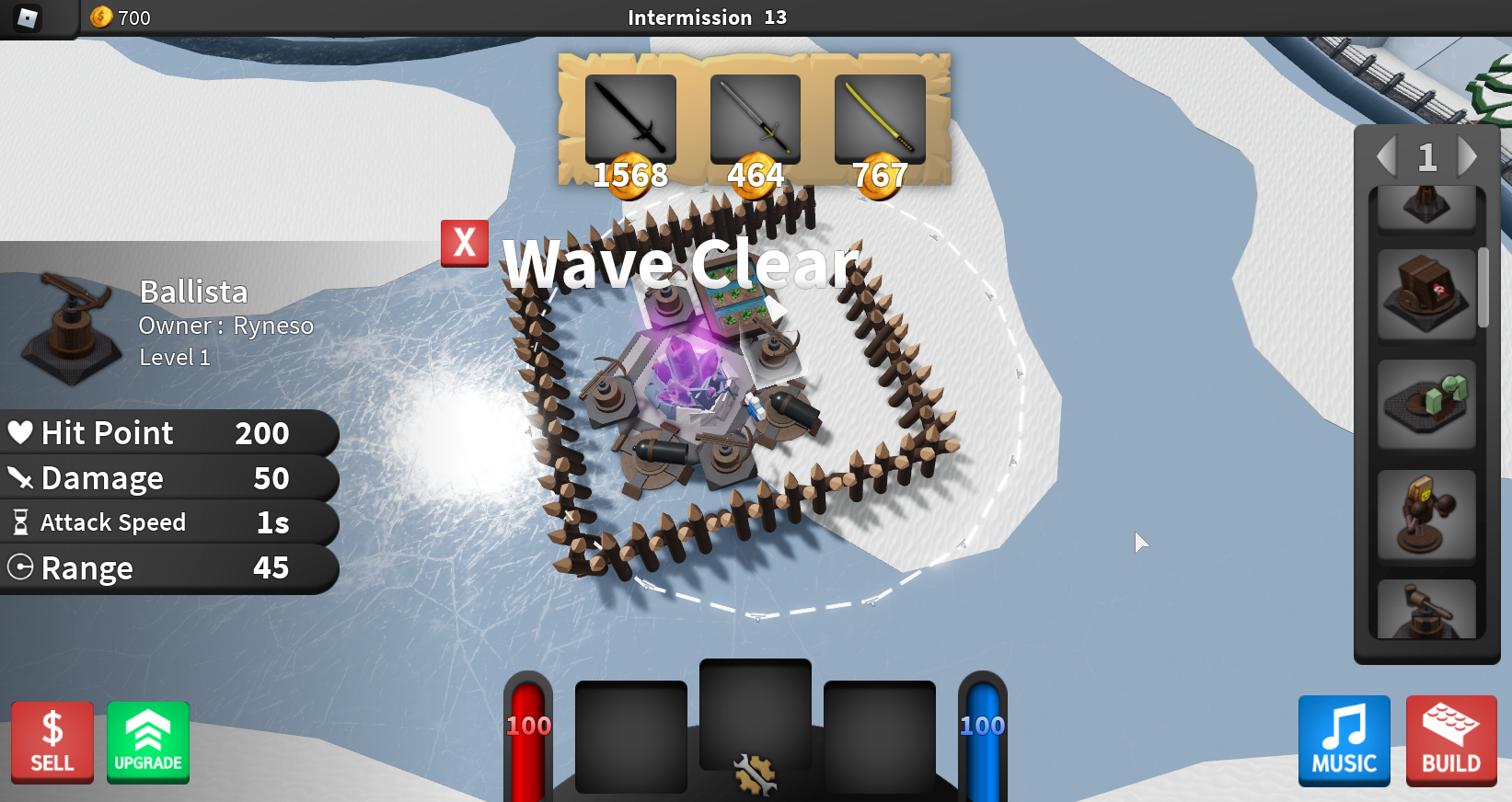Dismiss Wave Clear with the red X

464,243
